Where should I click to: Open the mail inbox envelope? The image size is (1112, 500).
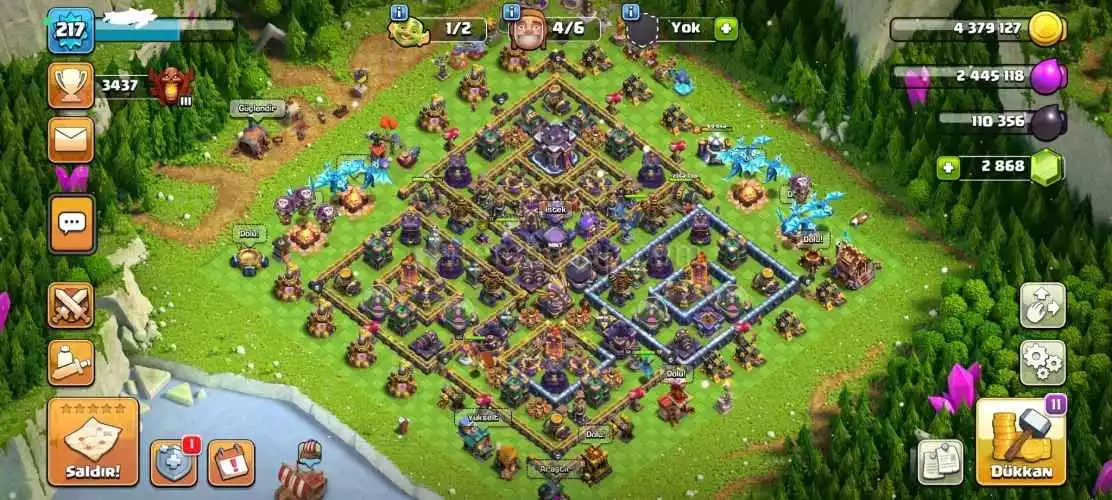point(71,139)
